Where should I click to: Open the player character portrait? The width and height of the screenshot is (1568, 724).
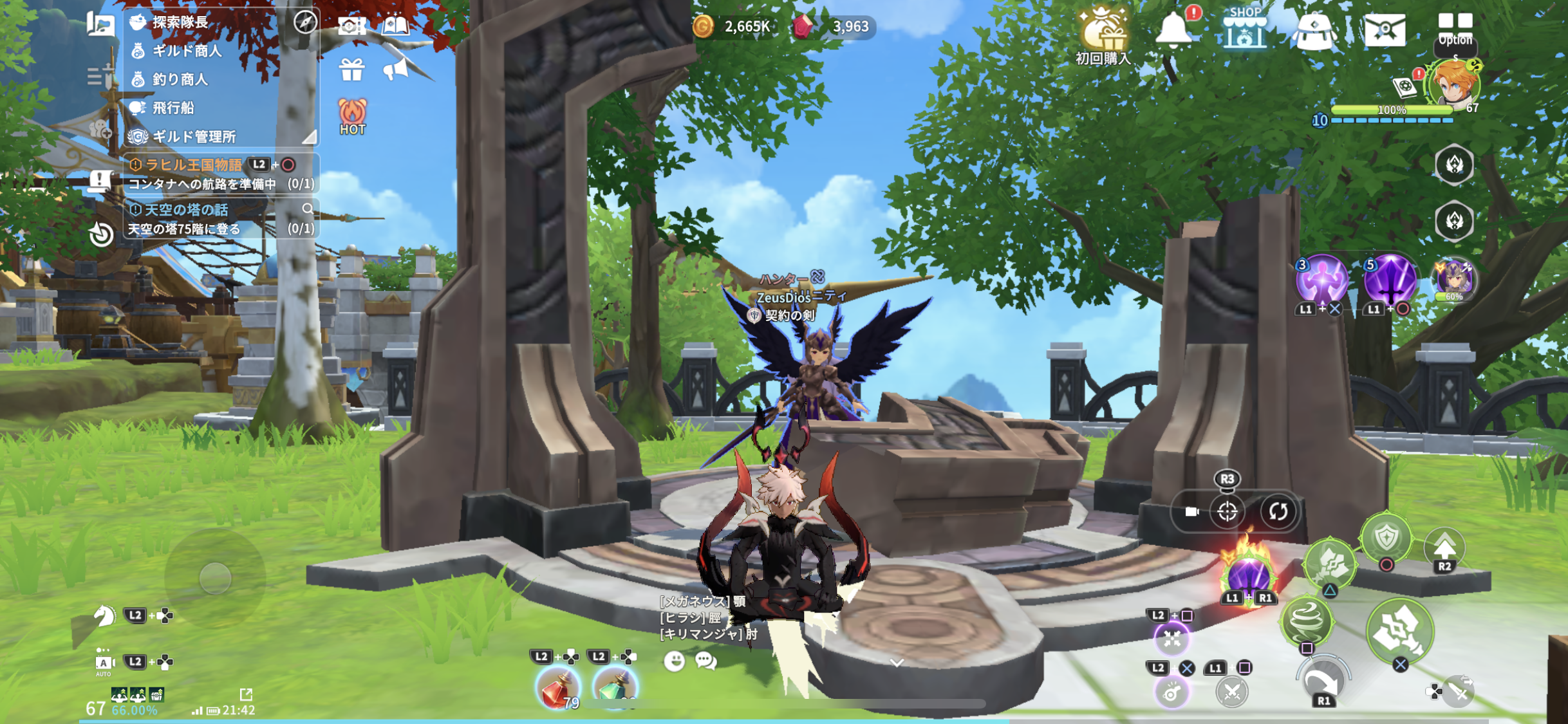[1453, 85]
